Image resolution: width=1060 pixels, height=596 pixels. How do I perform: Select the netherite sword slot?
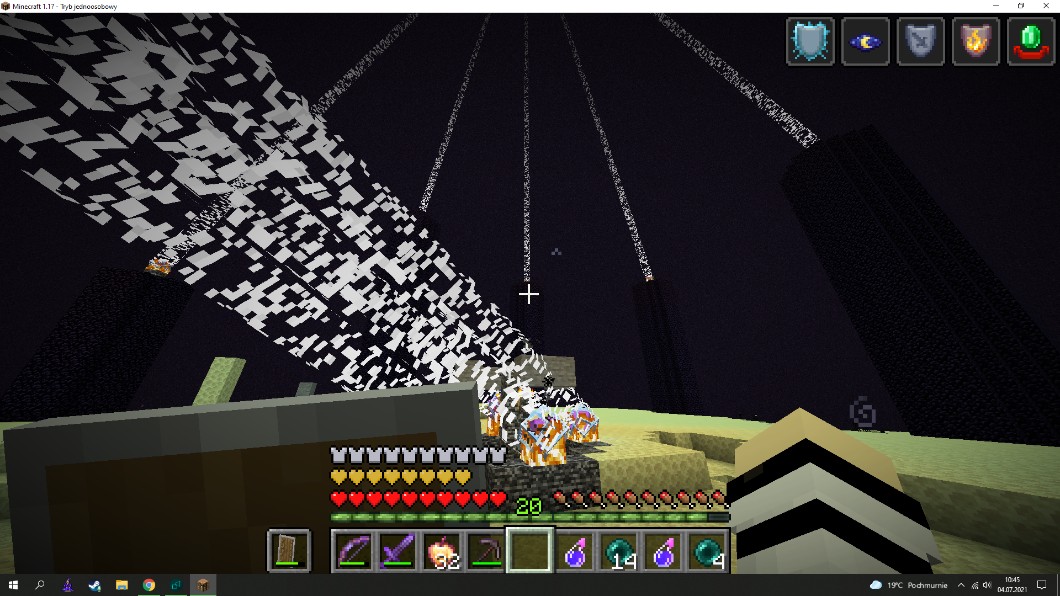pos(398,551)
